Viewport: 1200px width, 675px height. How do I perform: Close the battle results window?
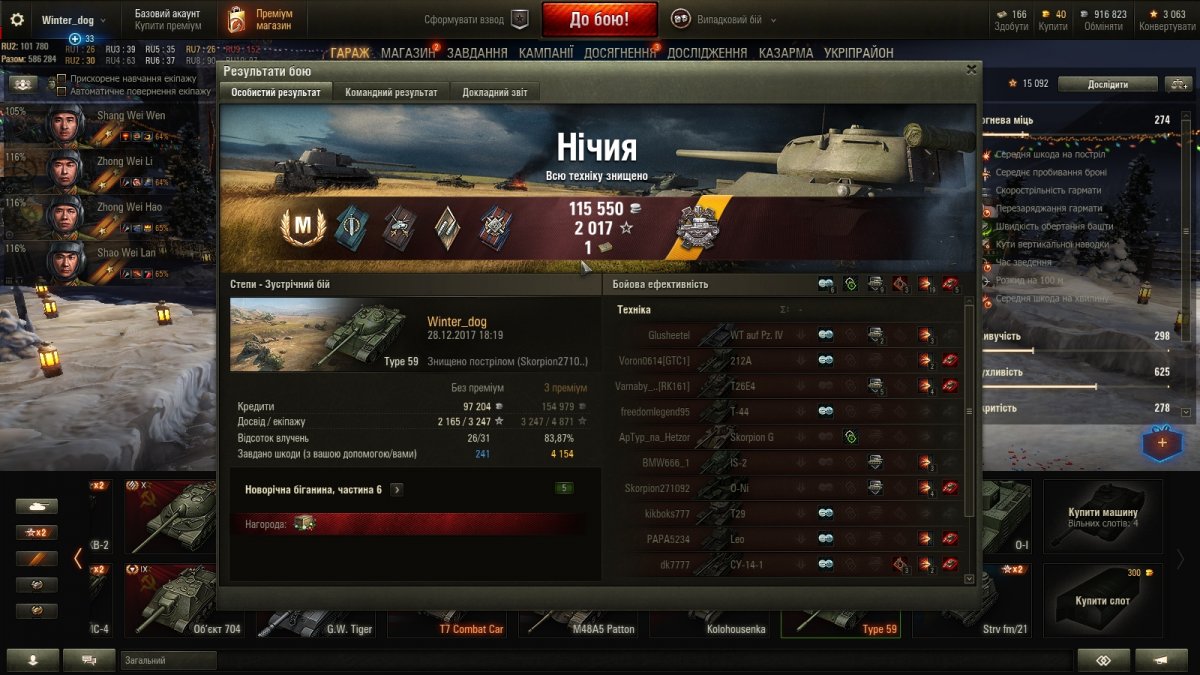click(x=971, y=70)
